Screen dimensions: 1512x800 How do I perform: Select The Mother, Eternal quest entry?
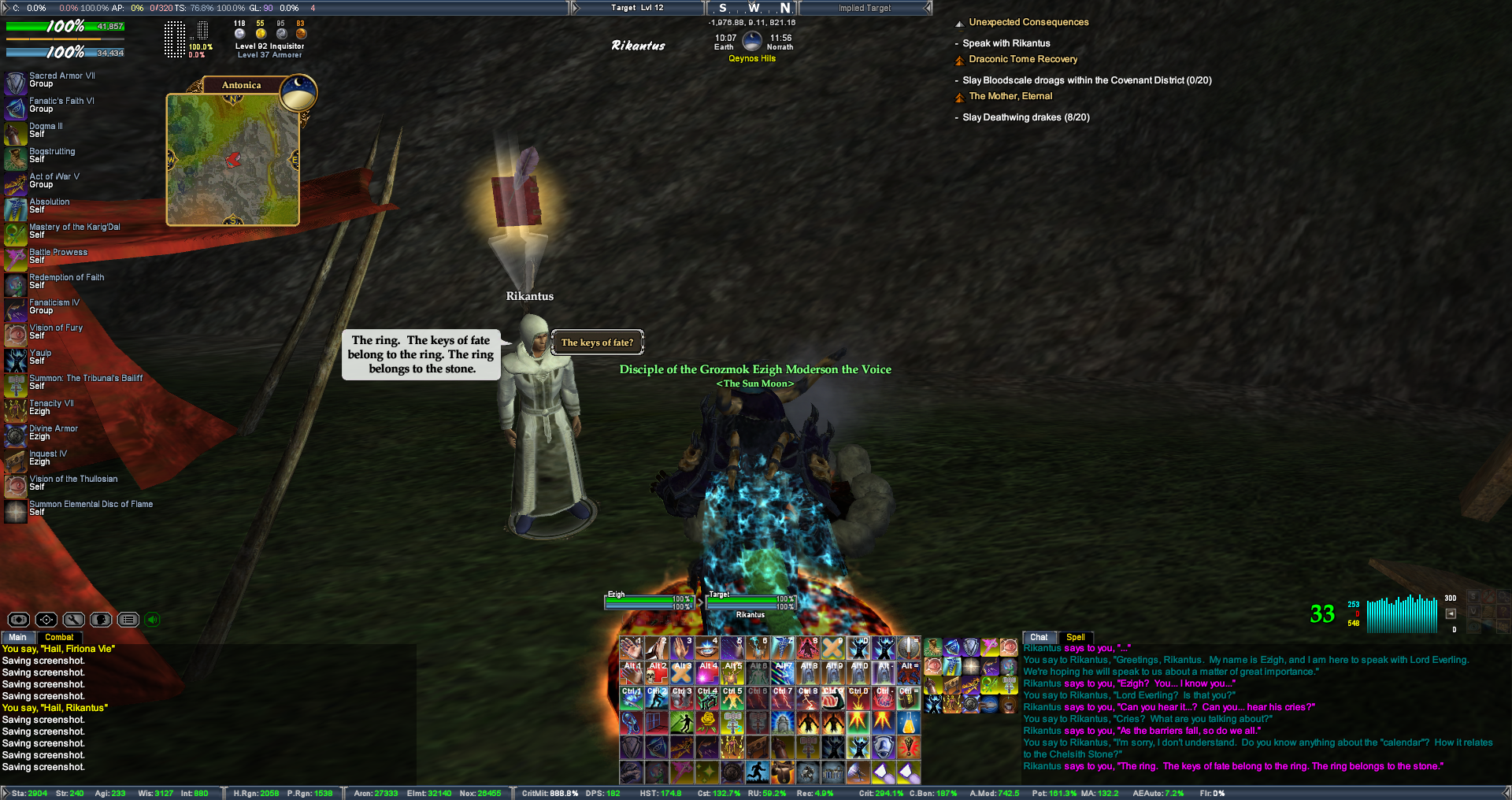(1010, 96)
